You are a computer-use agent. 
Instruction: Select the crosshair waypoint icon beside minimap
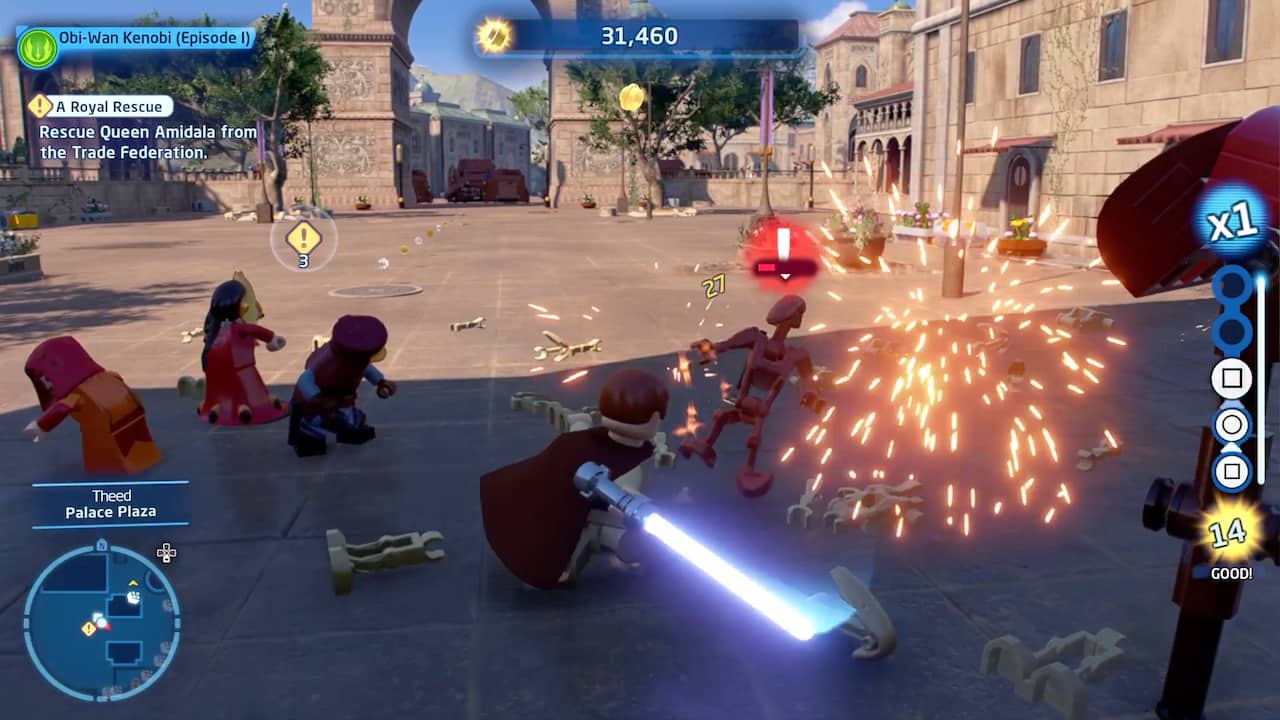pos(166,552)
